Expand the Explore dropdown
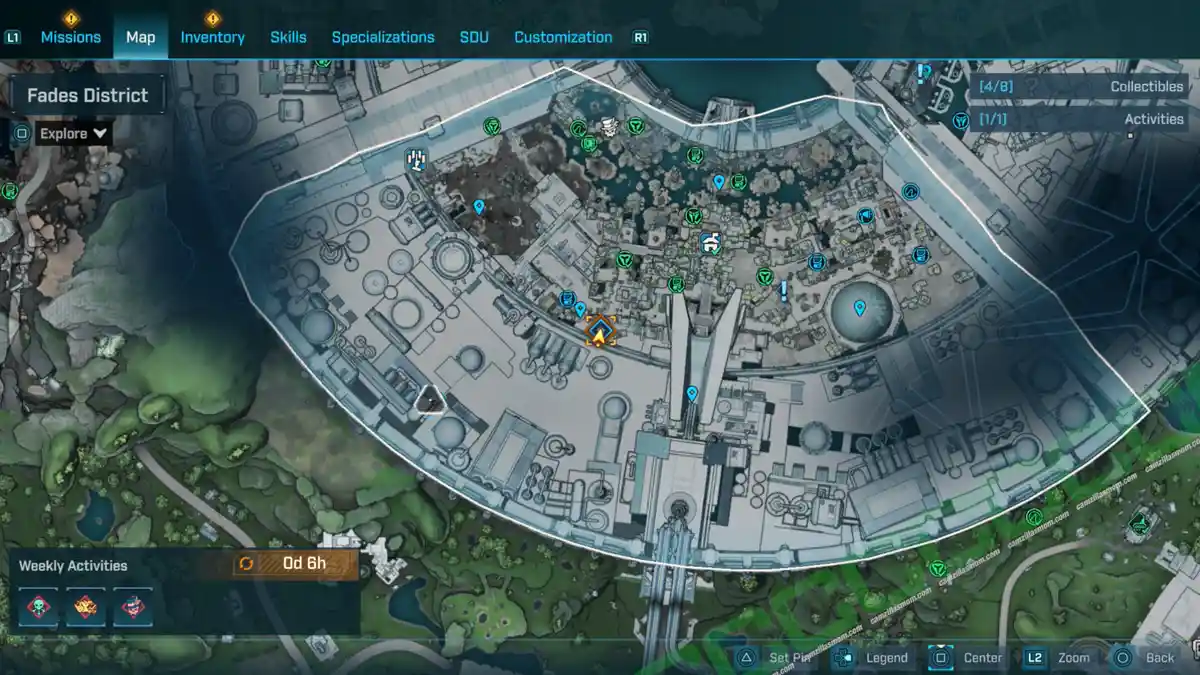 [x=75, y=133]
